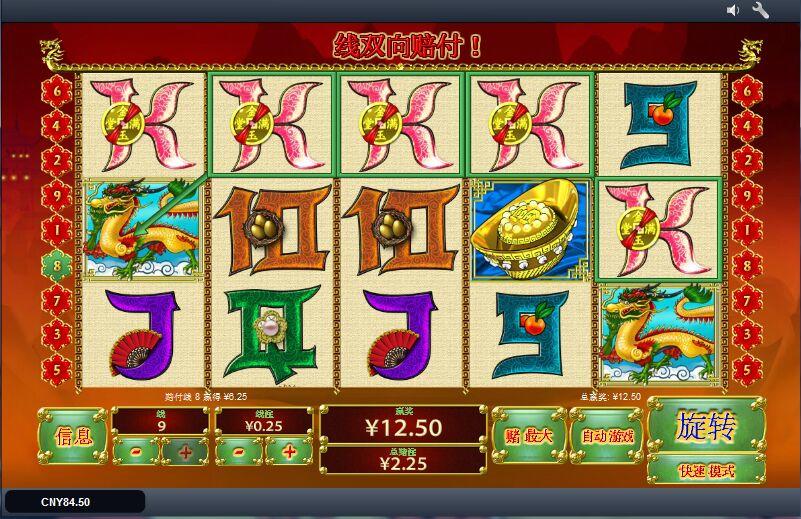Increase the number of lines (线)
The height and width of the screenshot is (519, 801).
point(185,451)
